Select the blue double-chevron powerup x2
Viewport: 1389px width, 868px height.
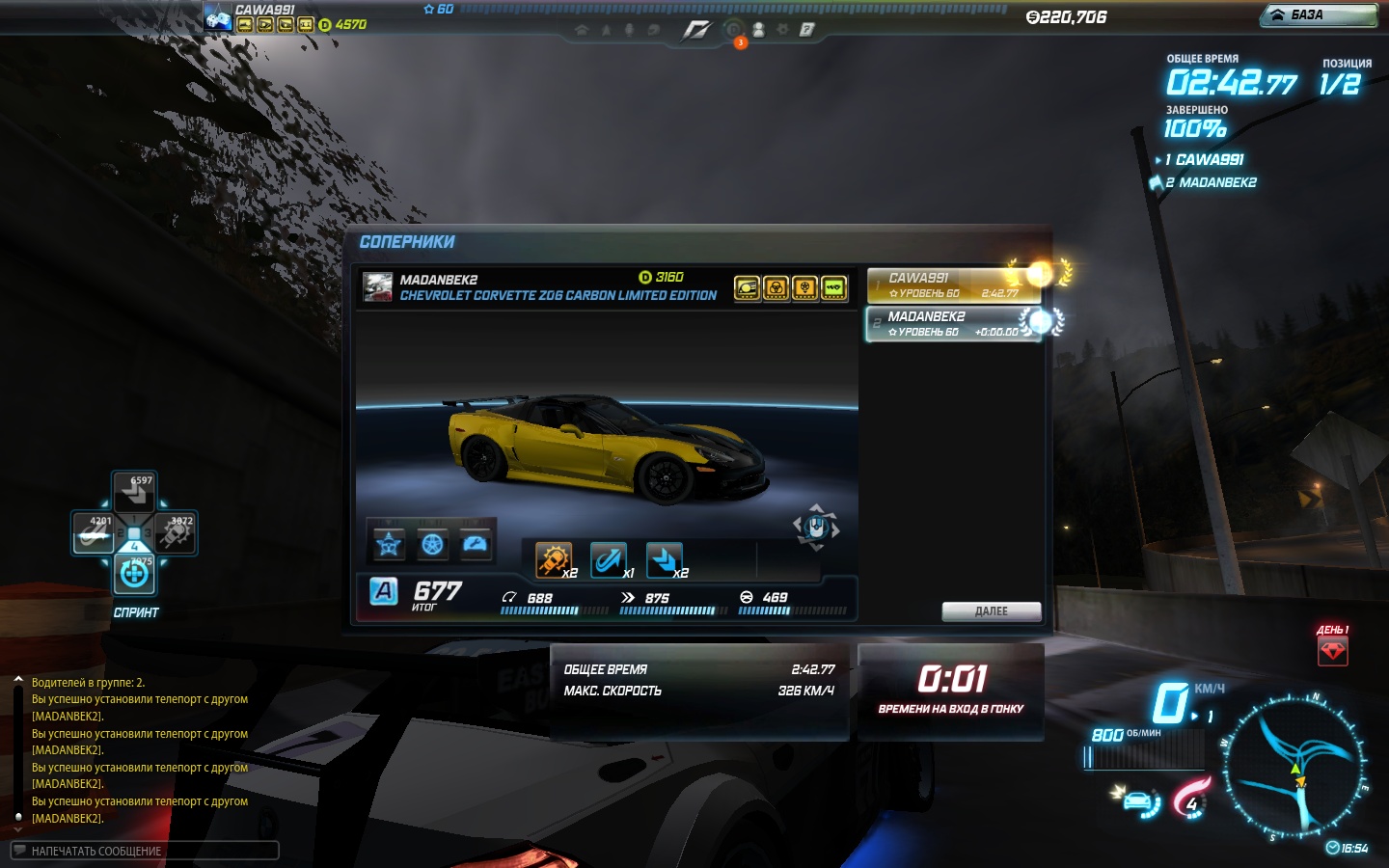664,559
